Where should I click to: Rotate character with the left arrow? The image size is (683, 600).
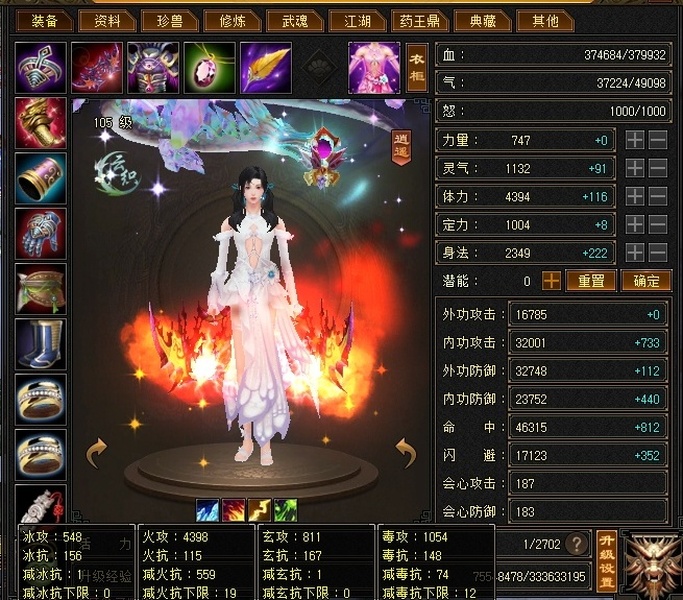click(x=96, y=453)
